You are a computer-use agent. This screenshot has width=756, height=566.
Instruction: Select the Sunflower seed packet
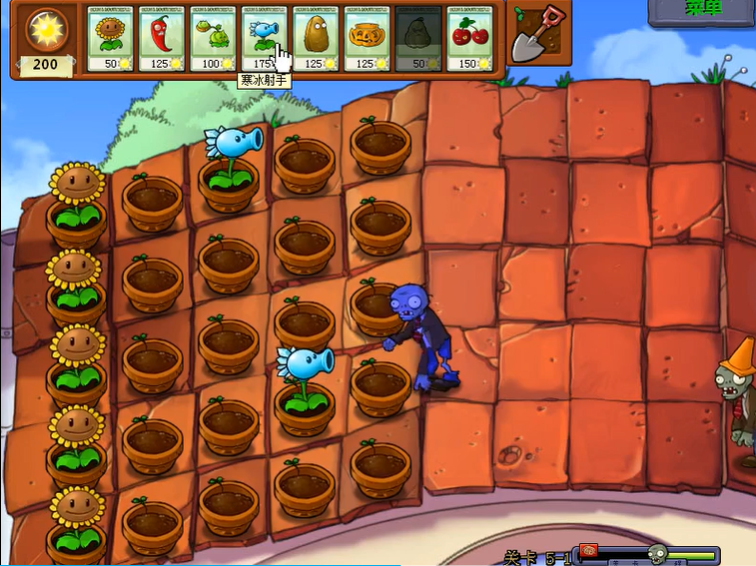click(x=111, y=39)
